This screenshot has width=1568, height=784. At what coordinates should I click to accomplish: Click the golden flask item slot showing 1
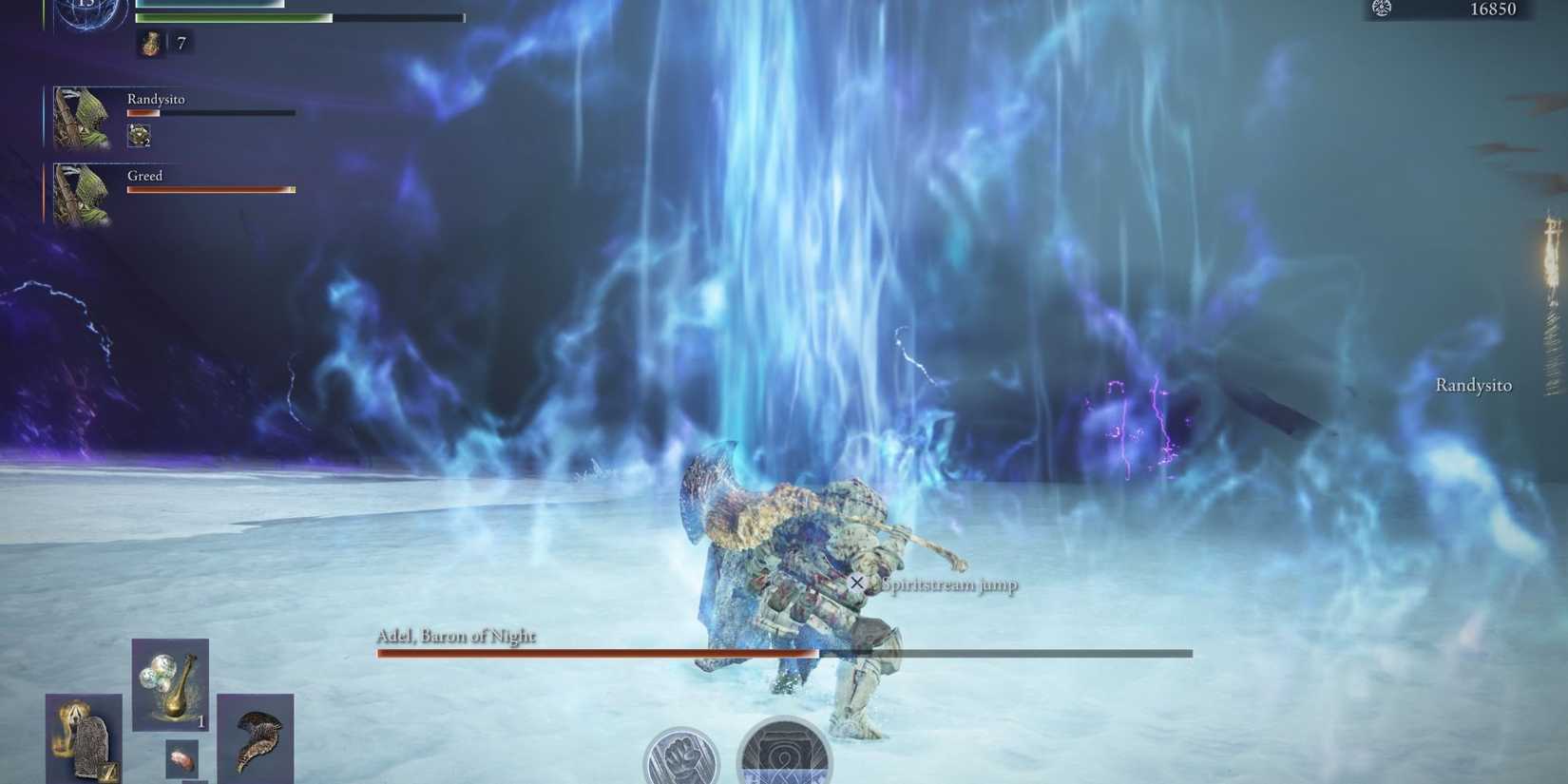pos(171,682)
